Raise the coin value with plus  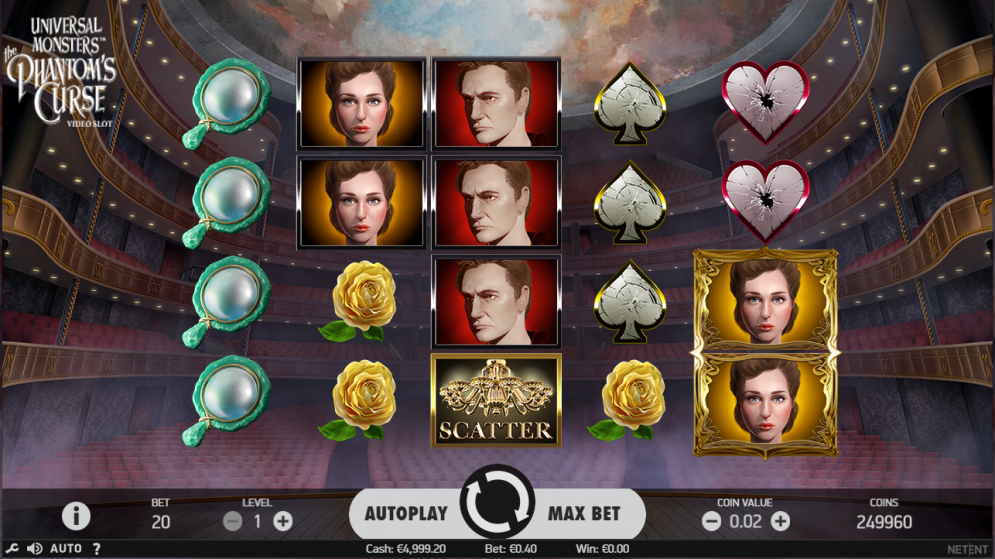pyautogui.click(x=780, y=521)
